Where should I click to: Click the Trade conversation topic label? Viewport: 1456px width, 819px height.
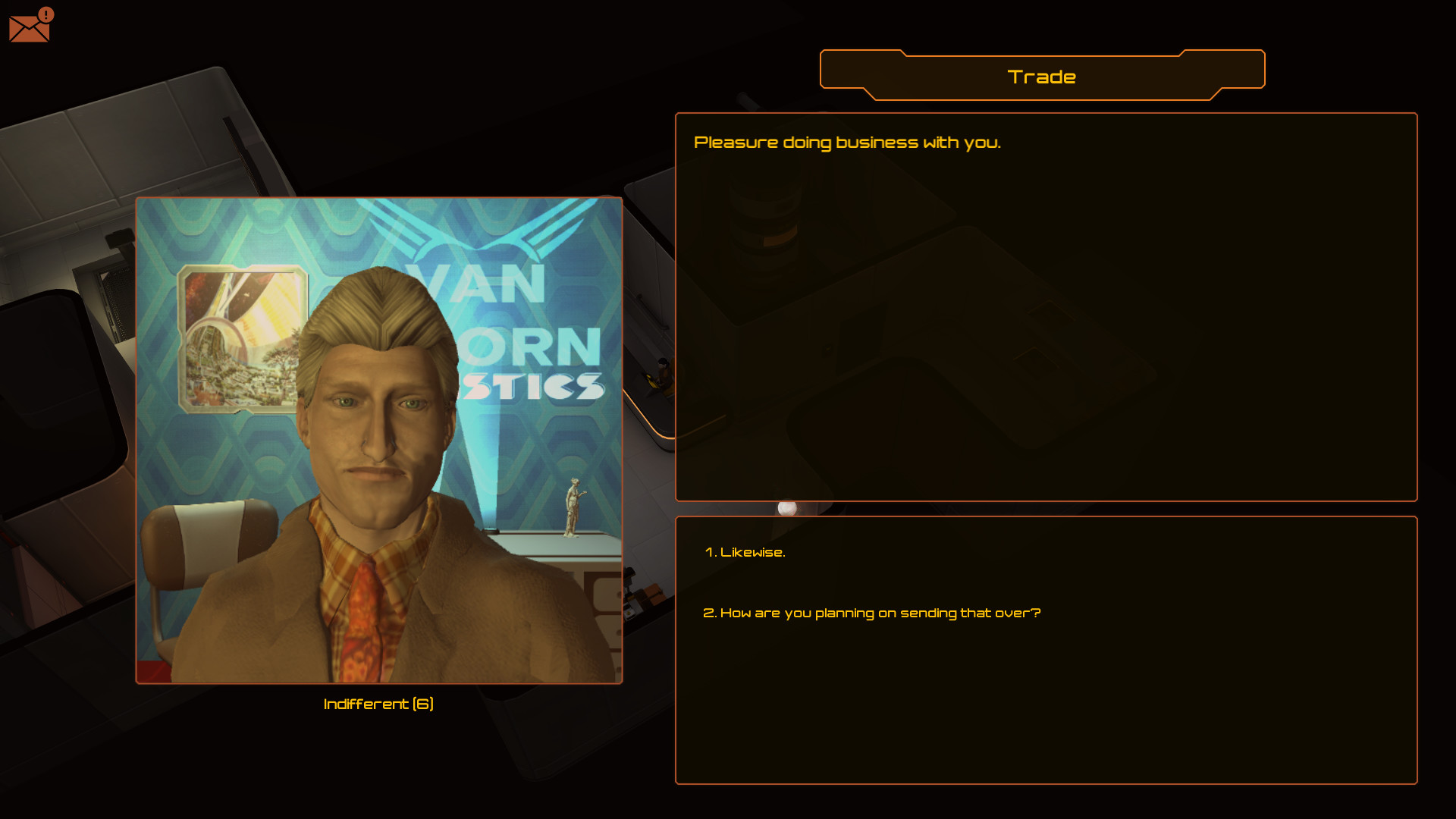point(1042,76)
